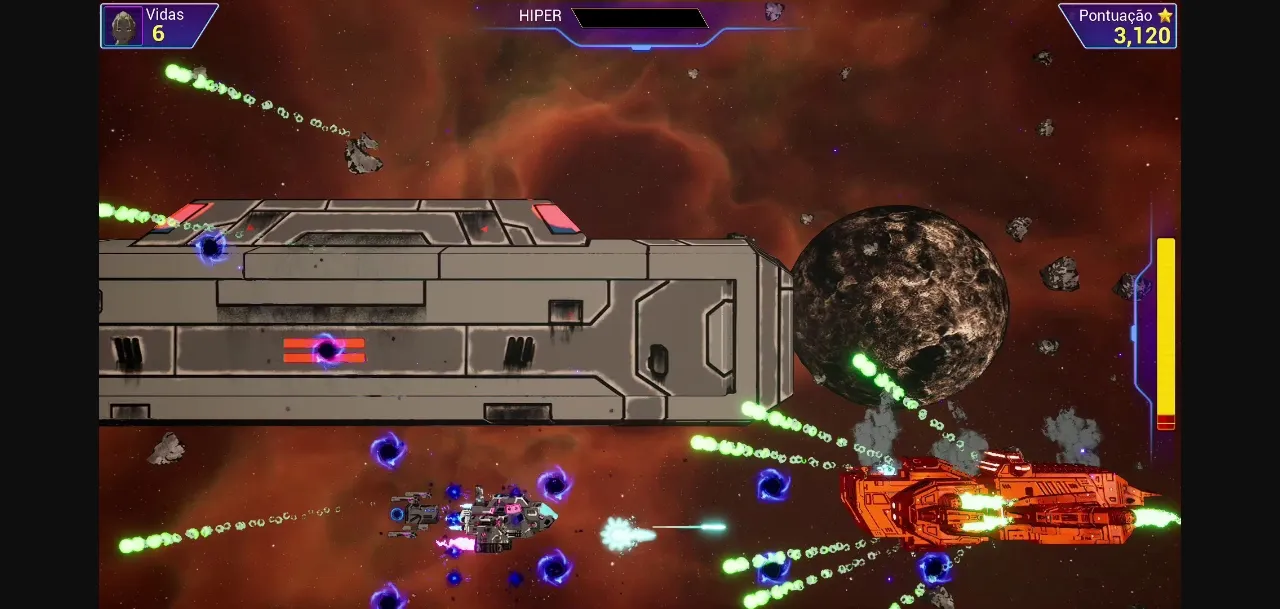Viewport: 1280px width, 609px height.
Task: Click the pilot portrait beside Vidas
Action: [124, 26]
